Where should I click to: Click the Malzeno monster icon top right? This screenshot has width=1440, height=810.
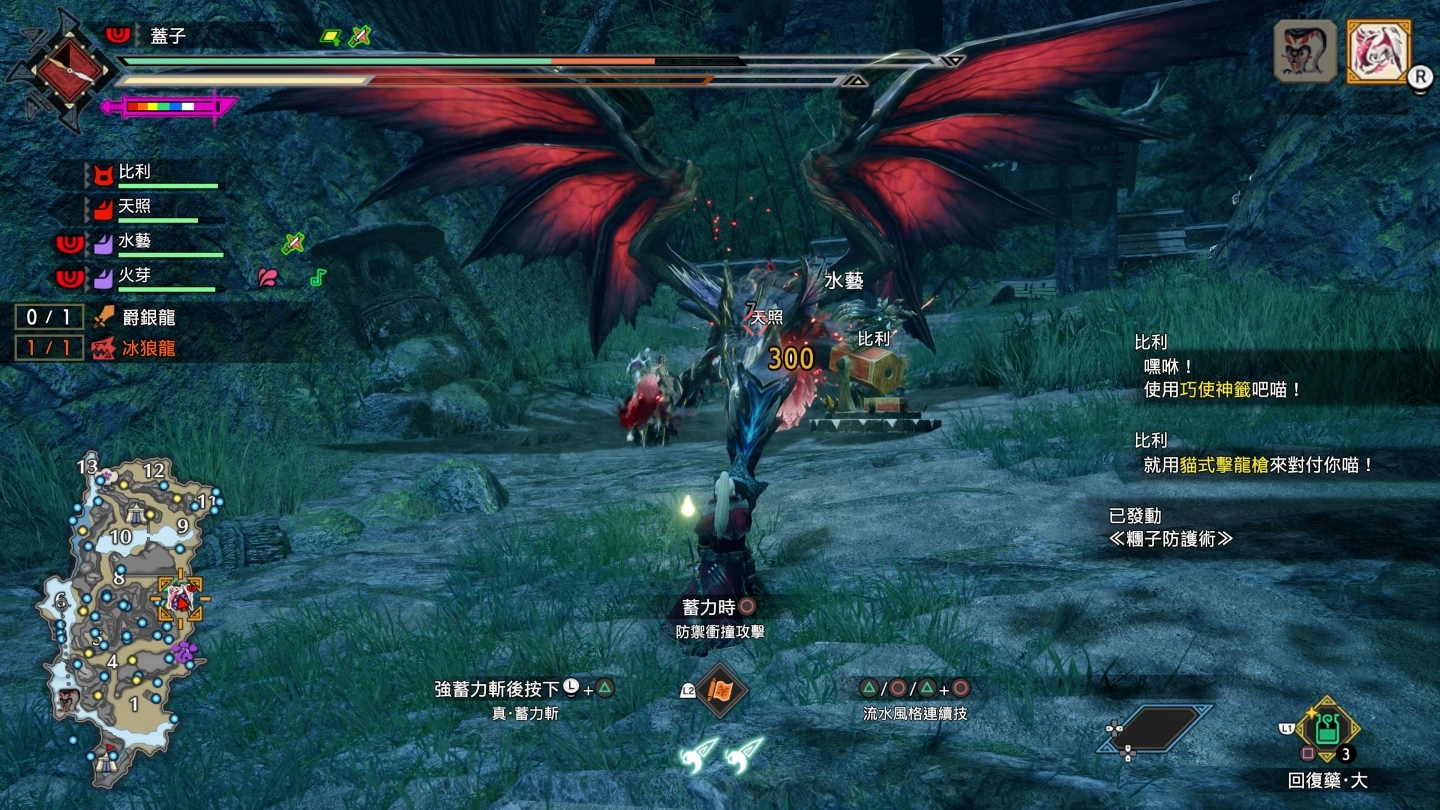coord(1378,48)
